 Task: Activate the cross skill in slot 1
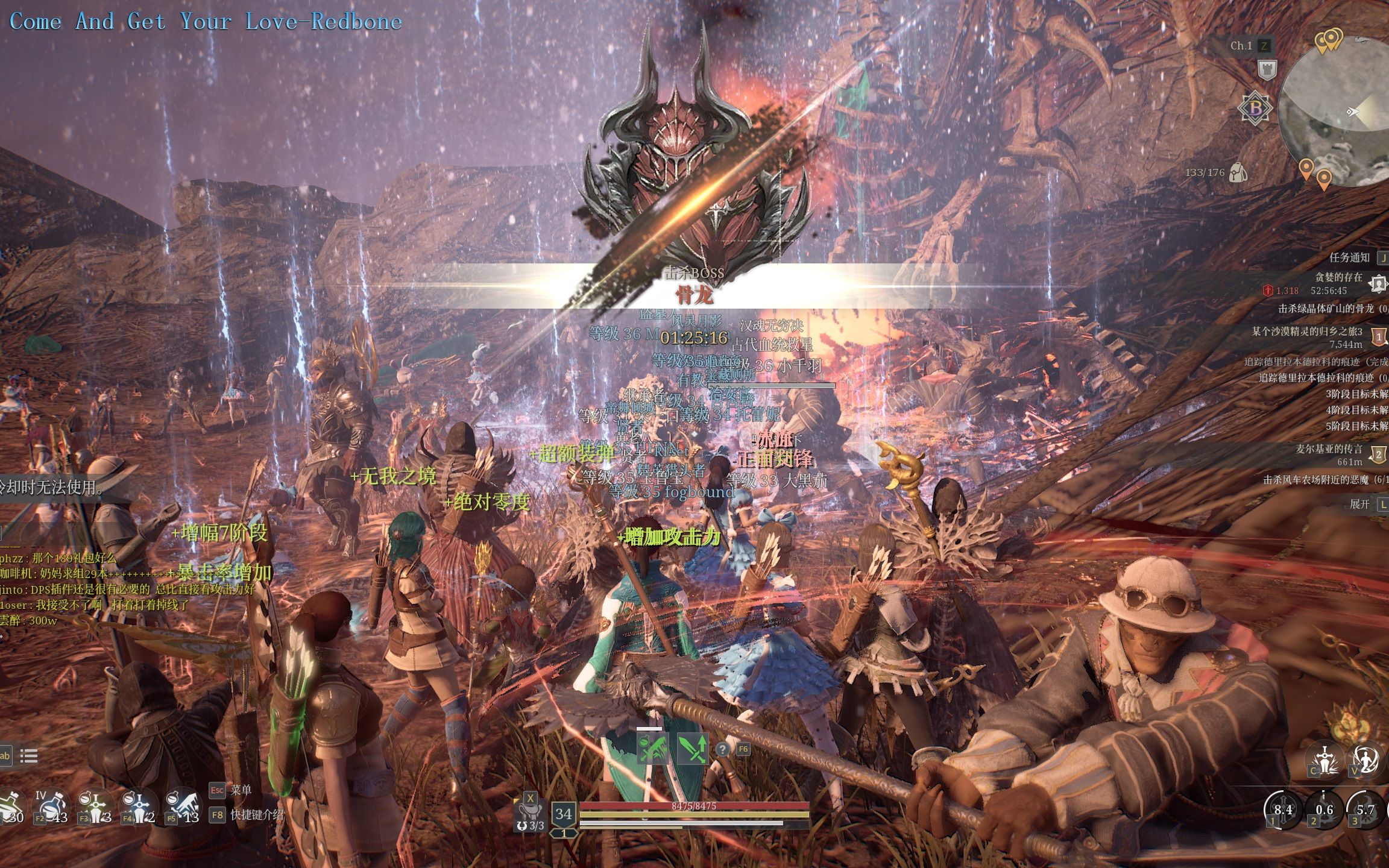pyautogui.click(x=1282, y=809)
